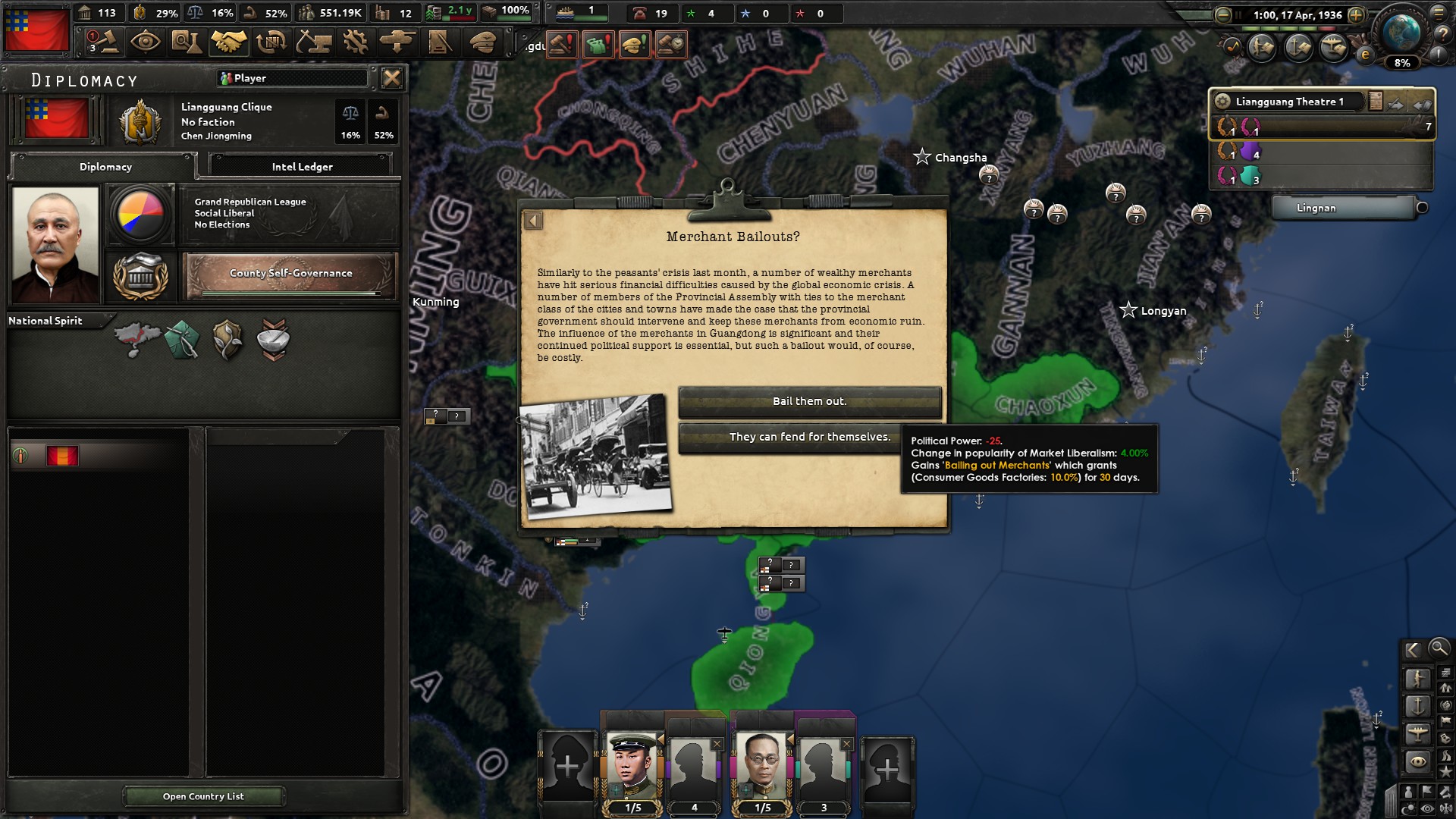Viewport: 1456px width, 819px height.
Task: Click the Liangguang Clique flag in top corner
Action: coord(36,29)
